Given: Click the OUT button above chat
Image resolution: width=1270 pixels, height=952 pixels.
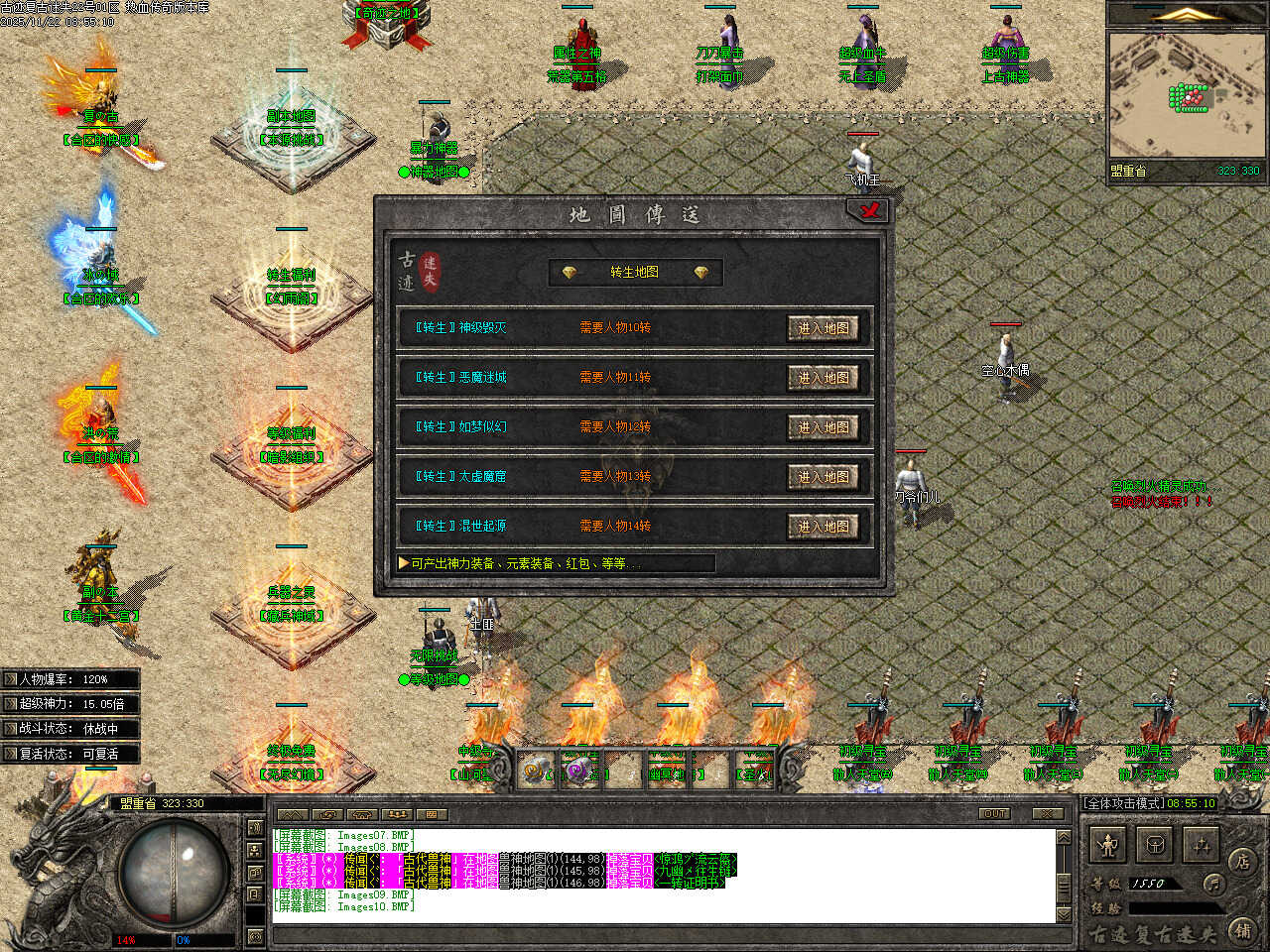Looking at the screenshot, I should [x=994, y=814].
